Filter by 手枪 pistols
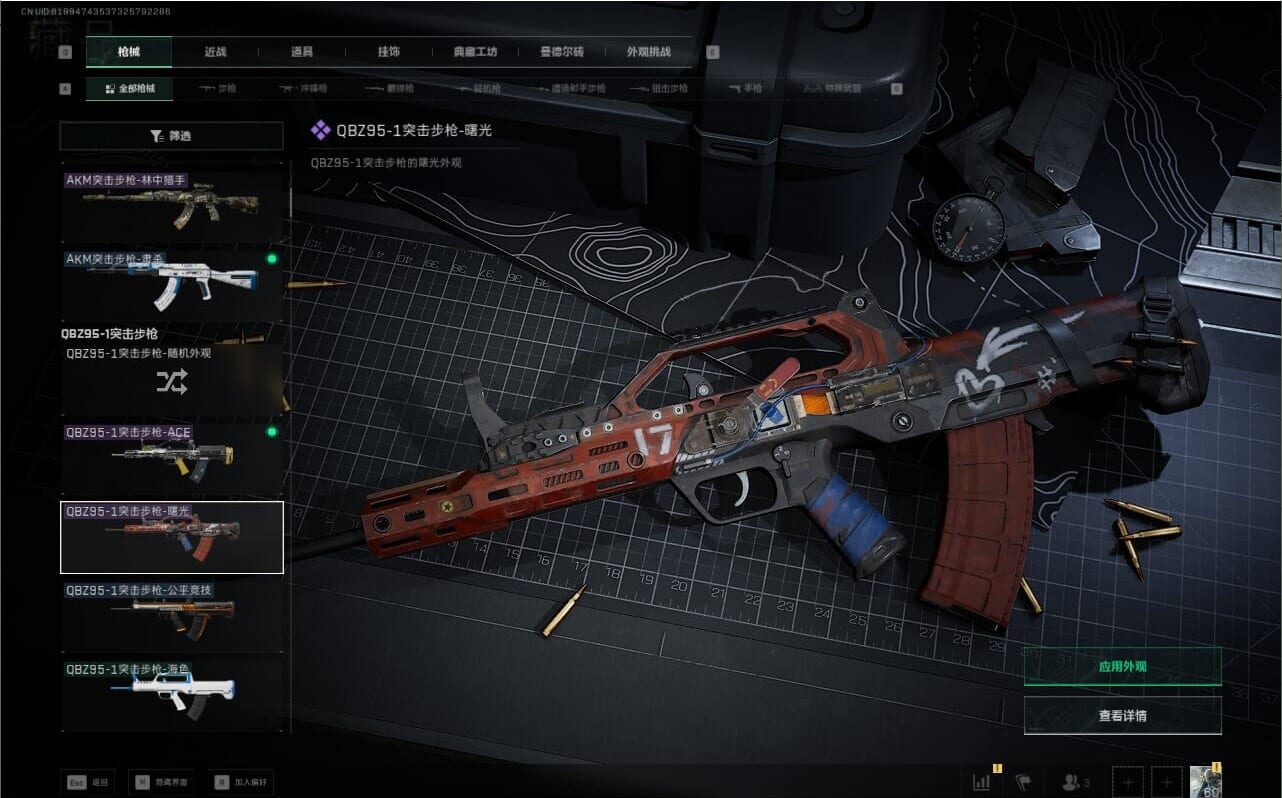Screen dimensions: 1282x798 pyautogui.click(x=746, y=89)
